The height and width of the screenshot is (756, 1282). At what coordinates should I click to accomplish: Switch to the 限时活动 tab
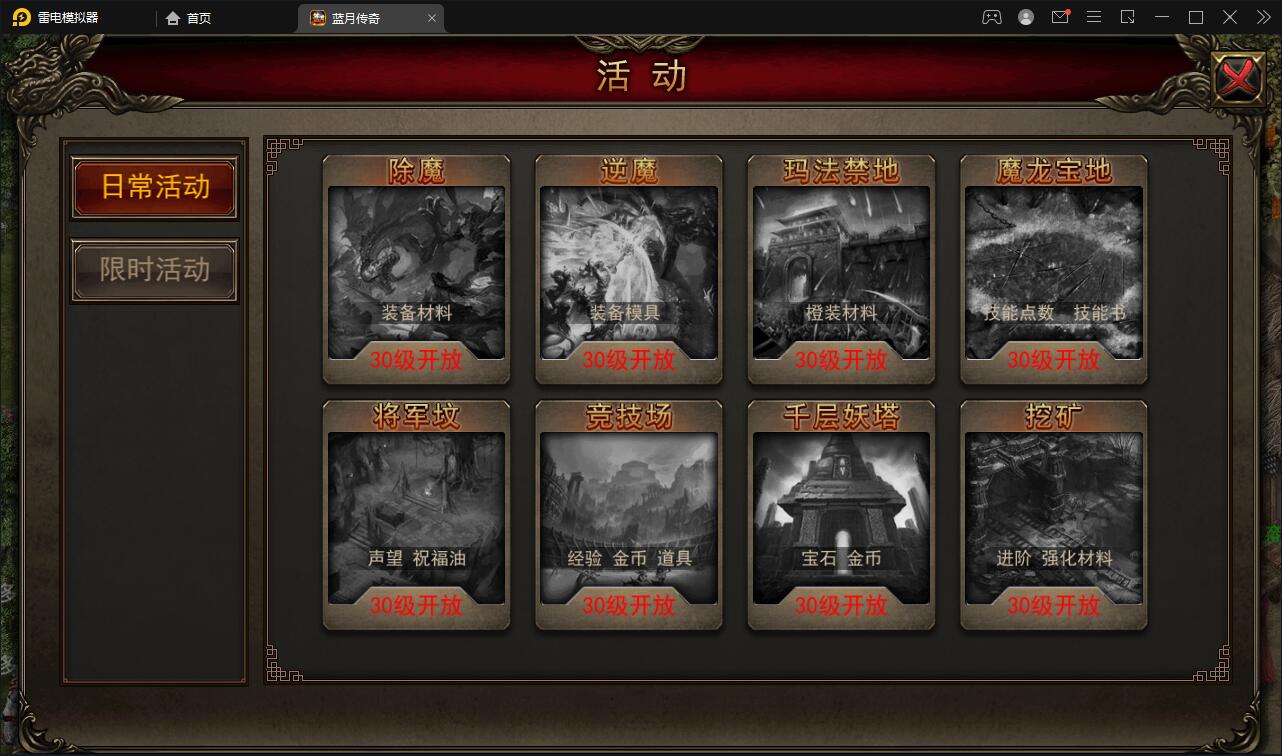click(154, 270)
